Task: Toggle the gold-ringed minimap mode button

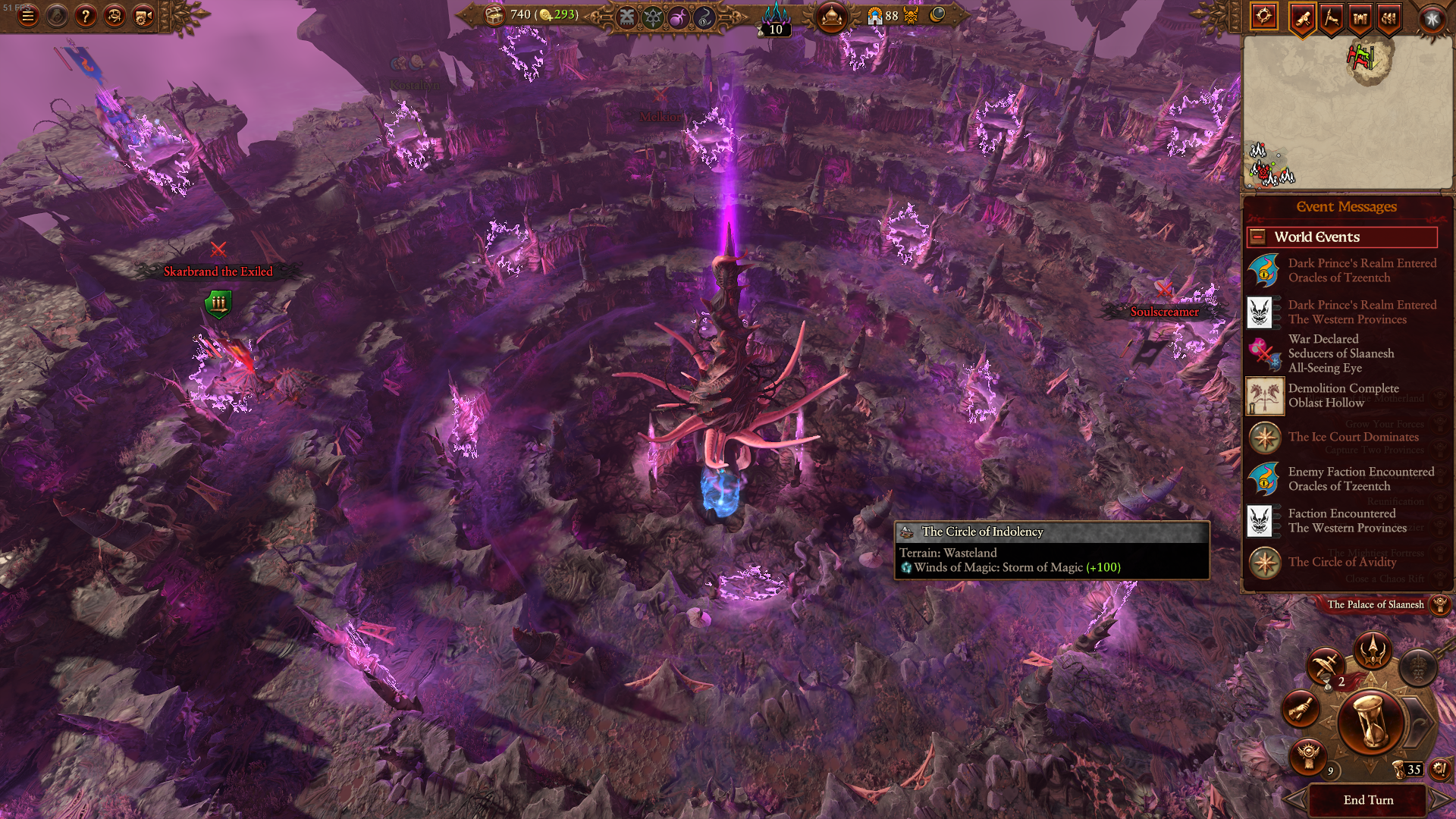Action: click(x=1263, y=17)
